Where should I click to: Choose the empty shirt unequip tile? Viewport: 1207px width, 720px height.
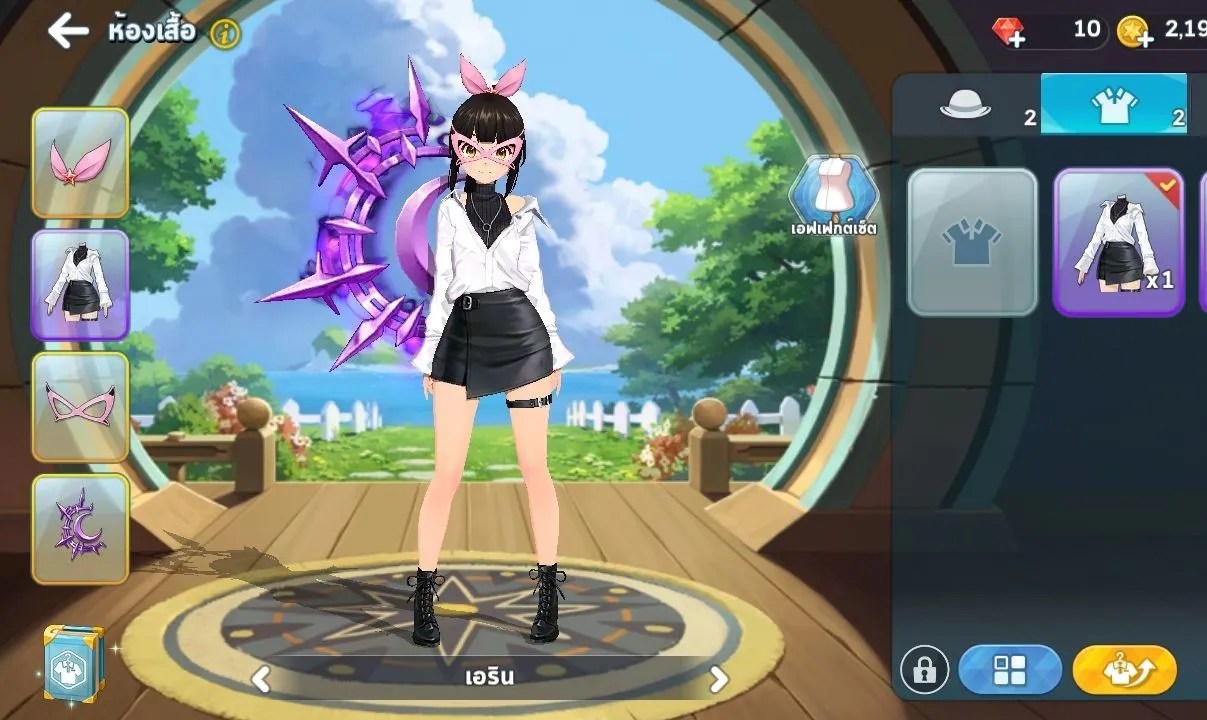click(972, 242)
